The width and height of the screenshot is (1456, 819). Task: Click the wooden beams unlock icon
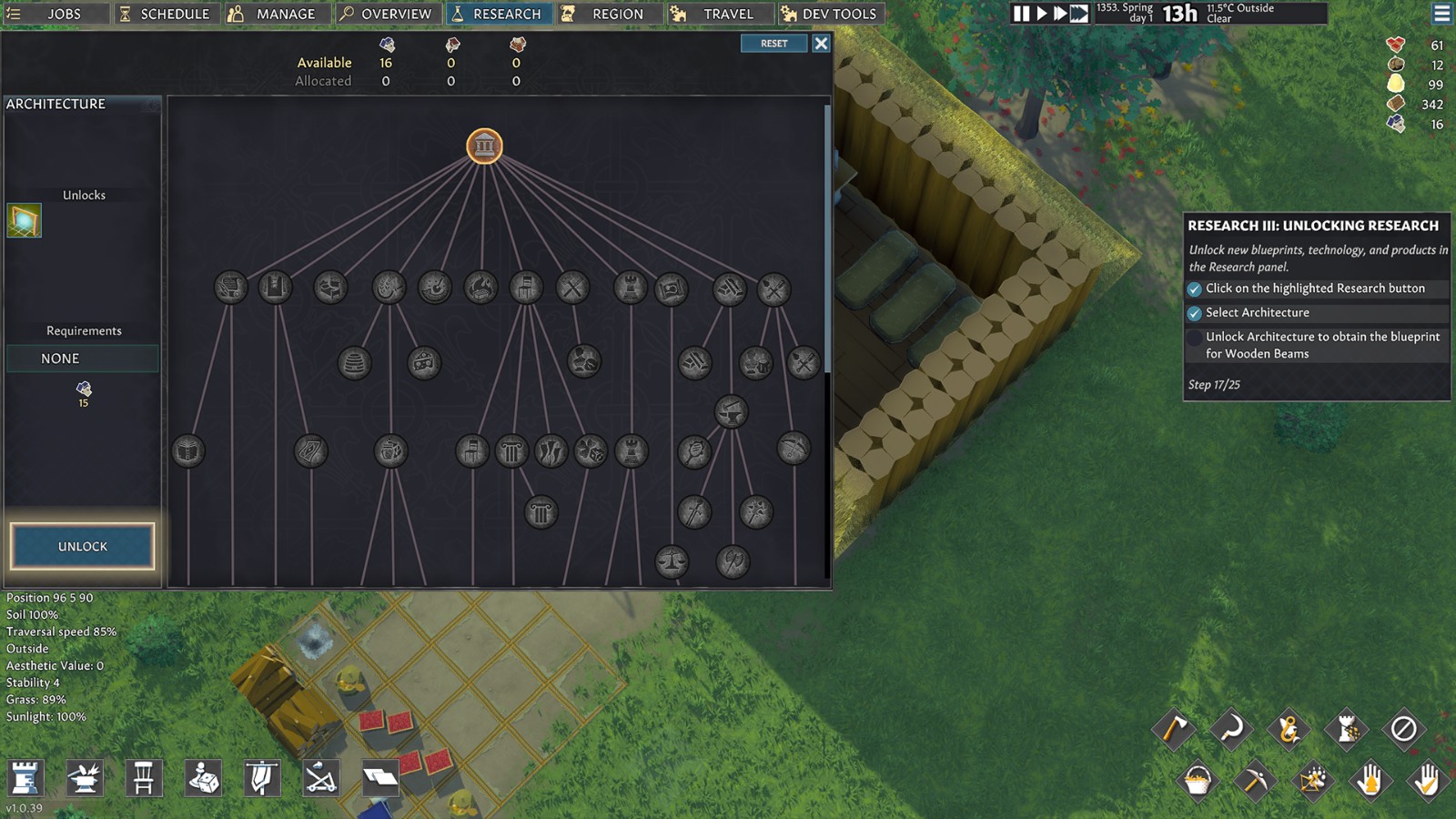click(25, 221)
